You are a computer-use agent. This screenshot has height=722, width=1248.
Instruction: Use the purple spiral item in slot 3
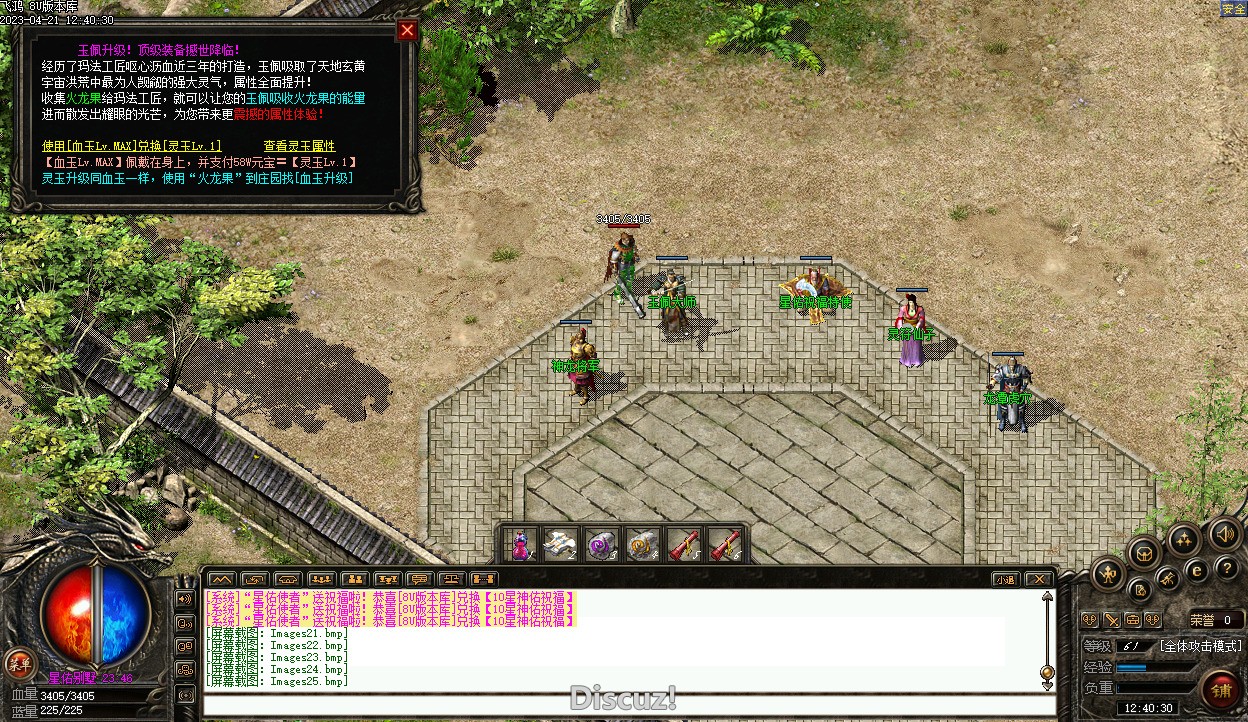(x=601, y=545)
